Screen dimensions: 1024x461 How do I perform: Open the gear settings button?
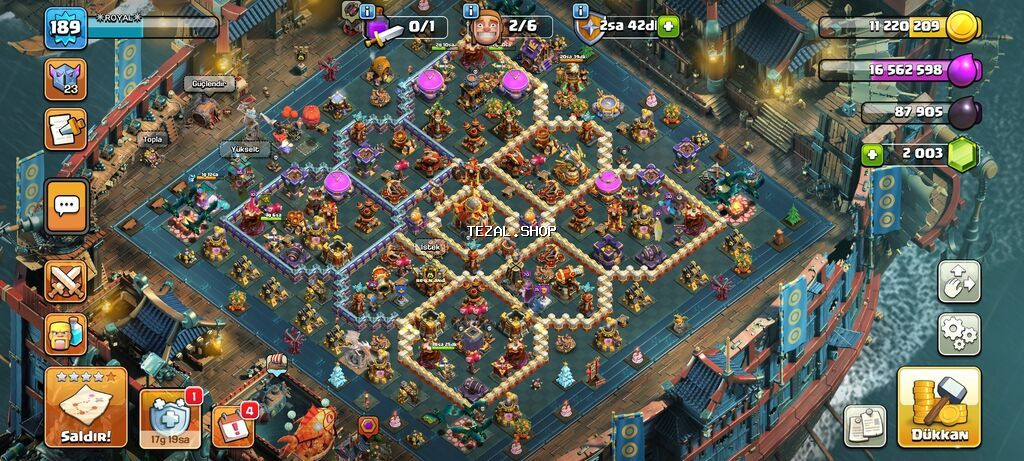click(958, 334)
